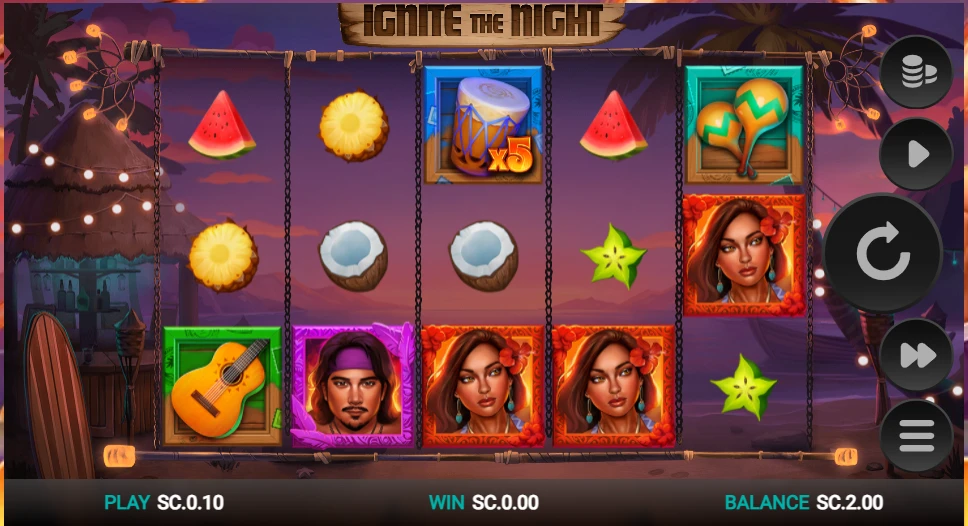Screen dimensions: 968x526
Task: Open the hamburger menu
Action: click(916, 435)
